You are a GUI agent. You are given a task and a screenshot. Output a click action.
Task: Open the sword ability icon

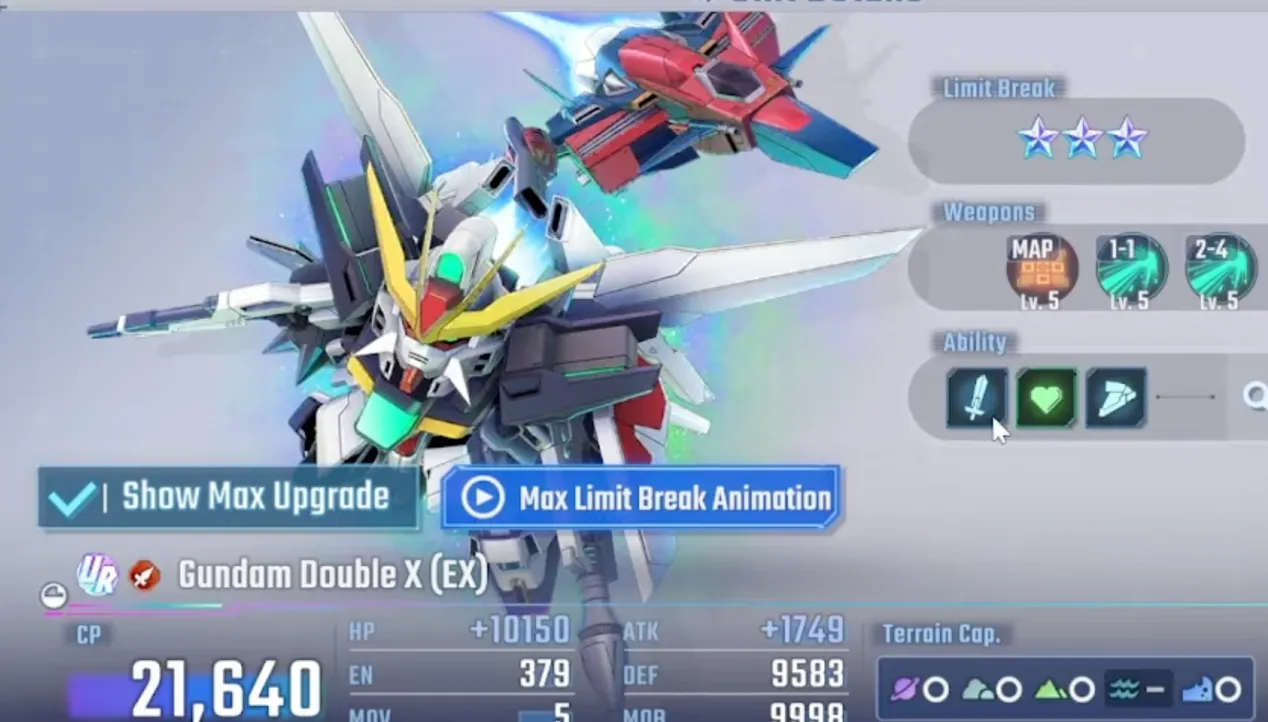click(977, 398)
